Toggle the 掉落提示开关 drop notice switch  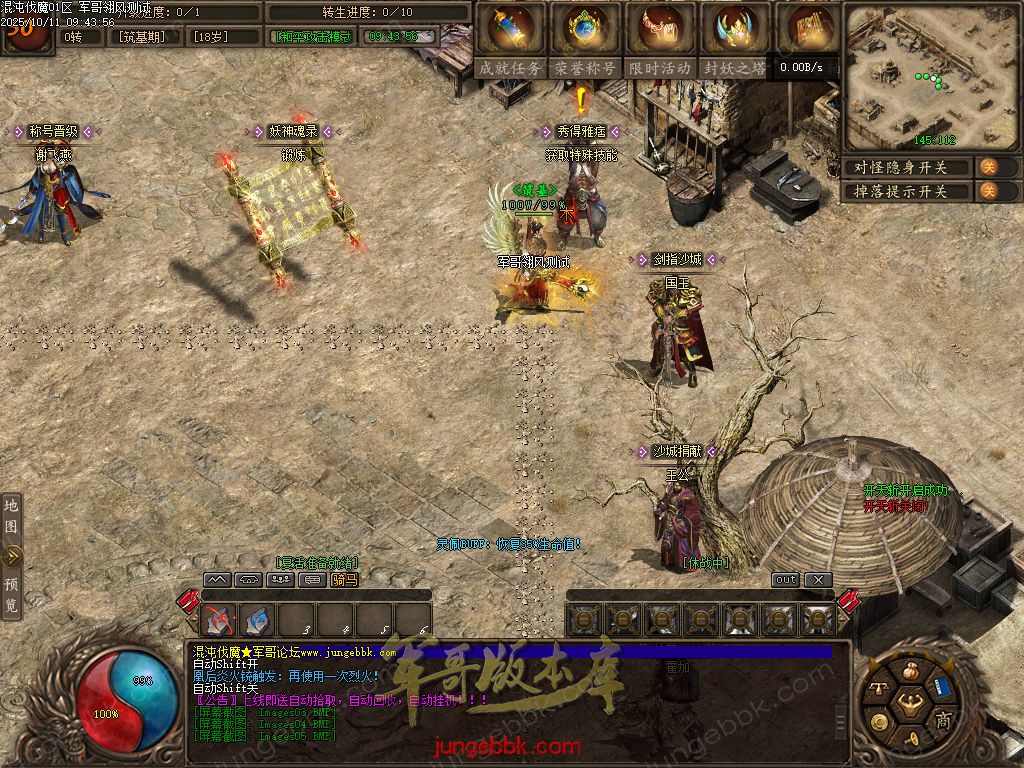click(988, 191)
